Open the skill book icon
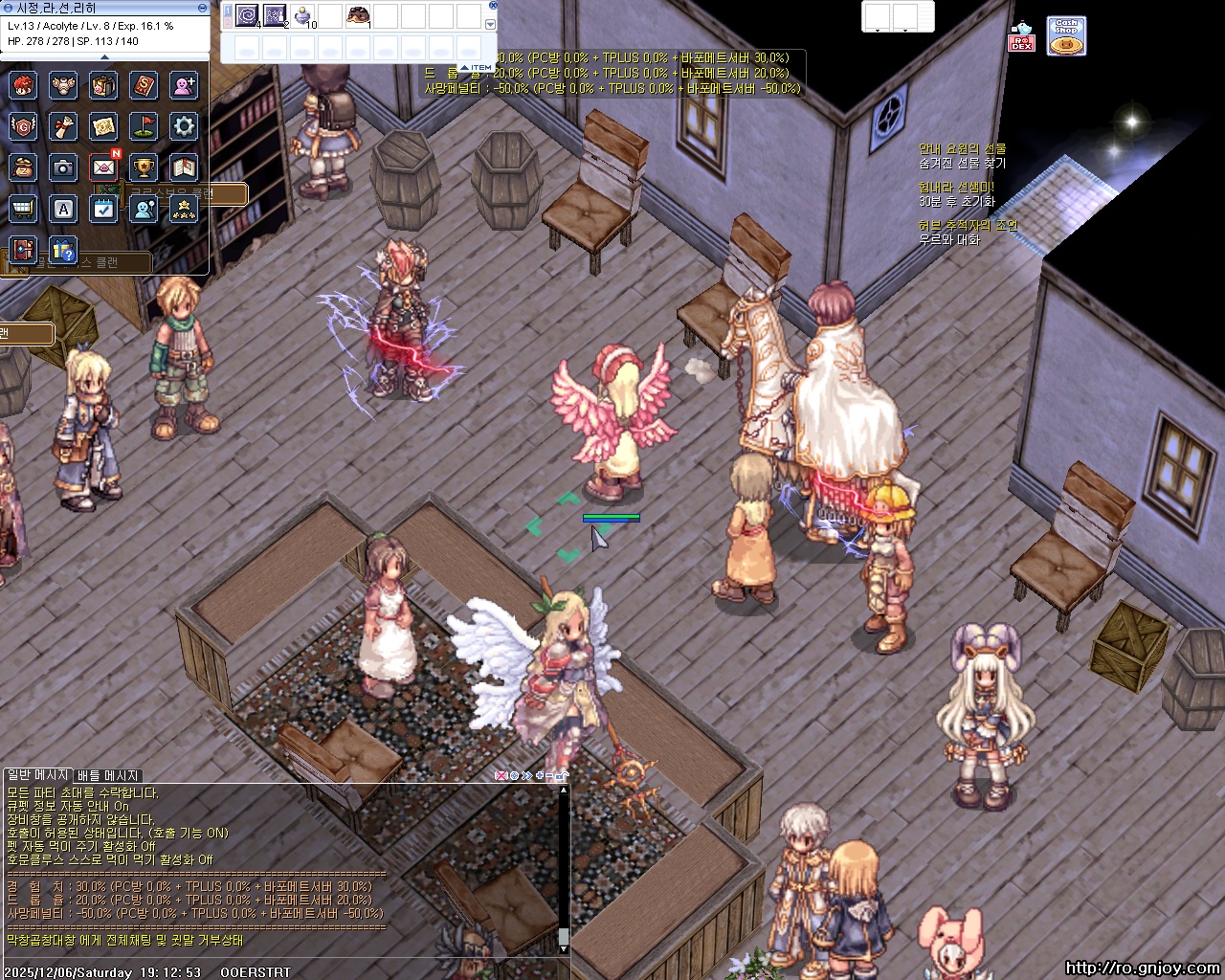The width and height of the screenshot is (1225, 980). pos(144,85)
